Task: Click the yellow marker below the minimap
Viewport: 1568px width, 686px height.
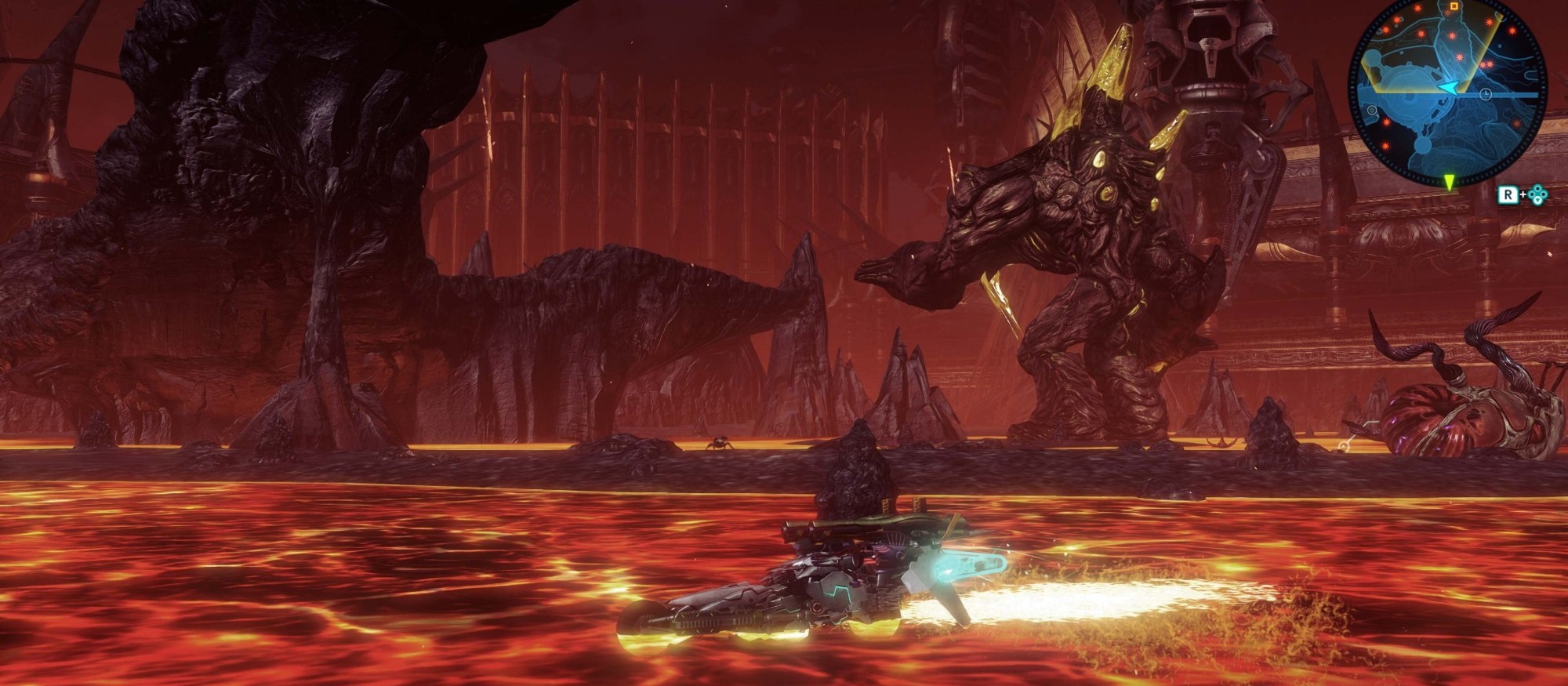Action: [1450, 182]
